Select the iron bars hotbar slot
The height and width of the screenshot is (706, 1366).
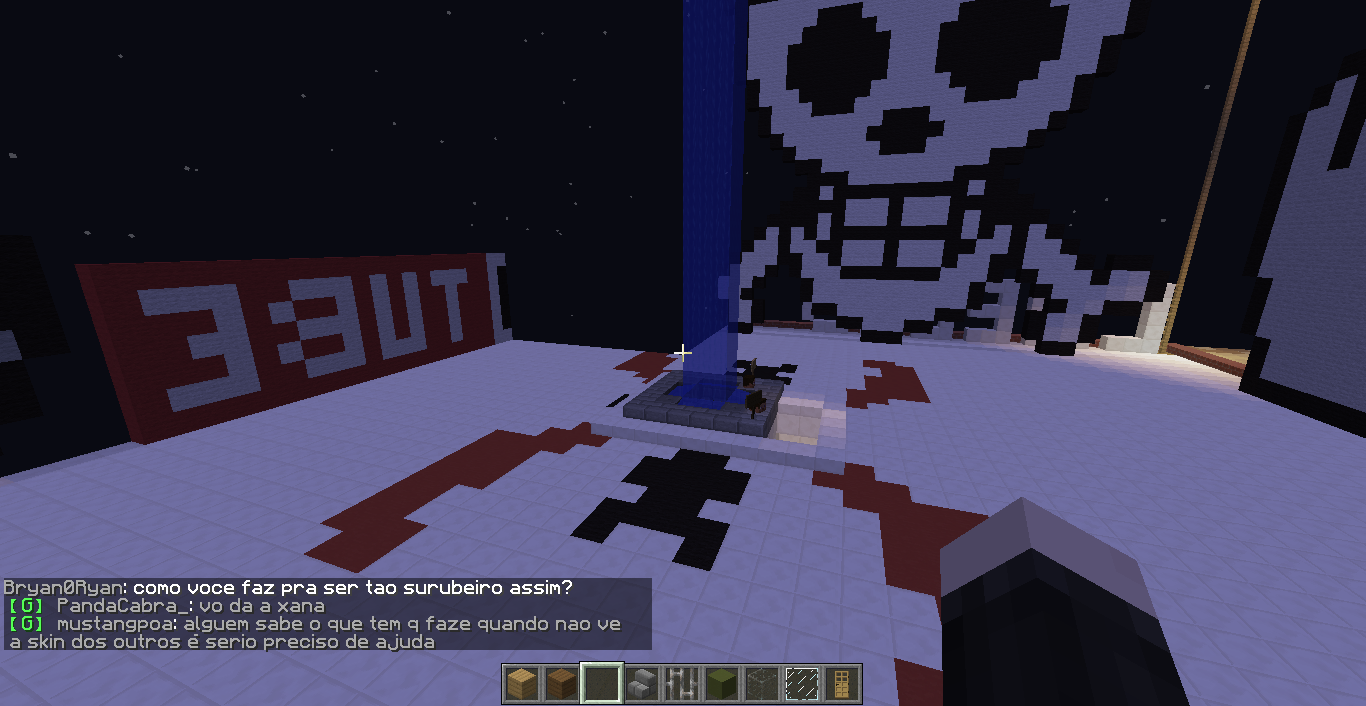point(682,684)
